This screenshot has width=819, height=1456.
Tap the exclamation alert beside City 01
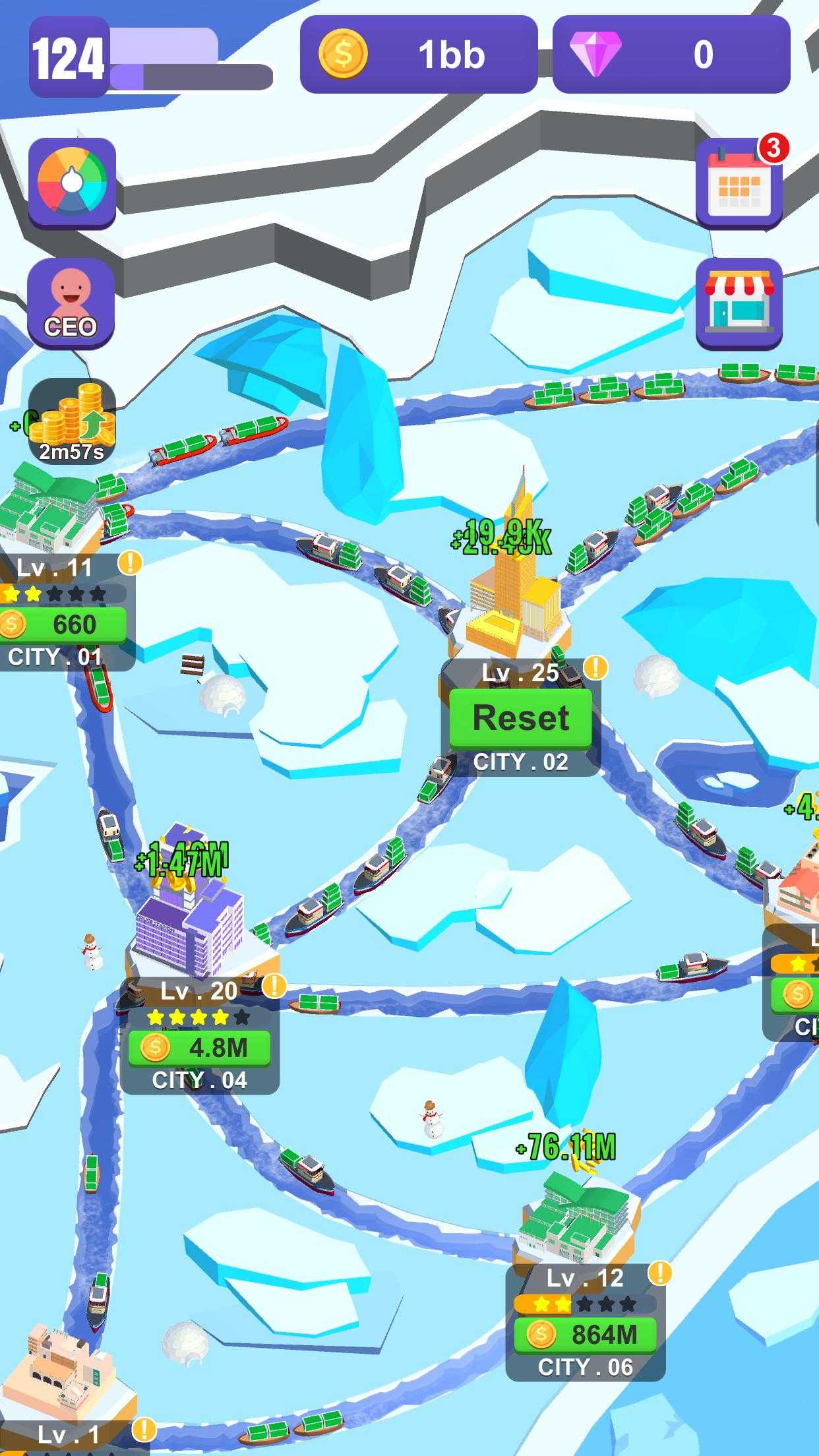pos(130,562)
